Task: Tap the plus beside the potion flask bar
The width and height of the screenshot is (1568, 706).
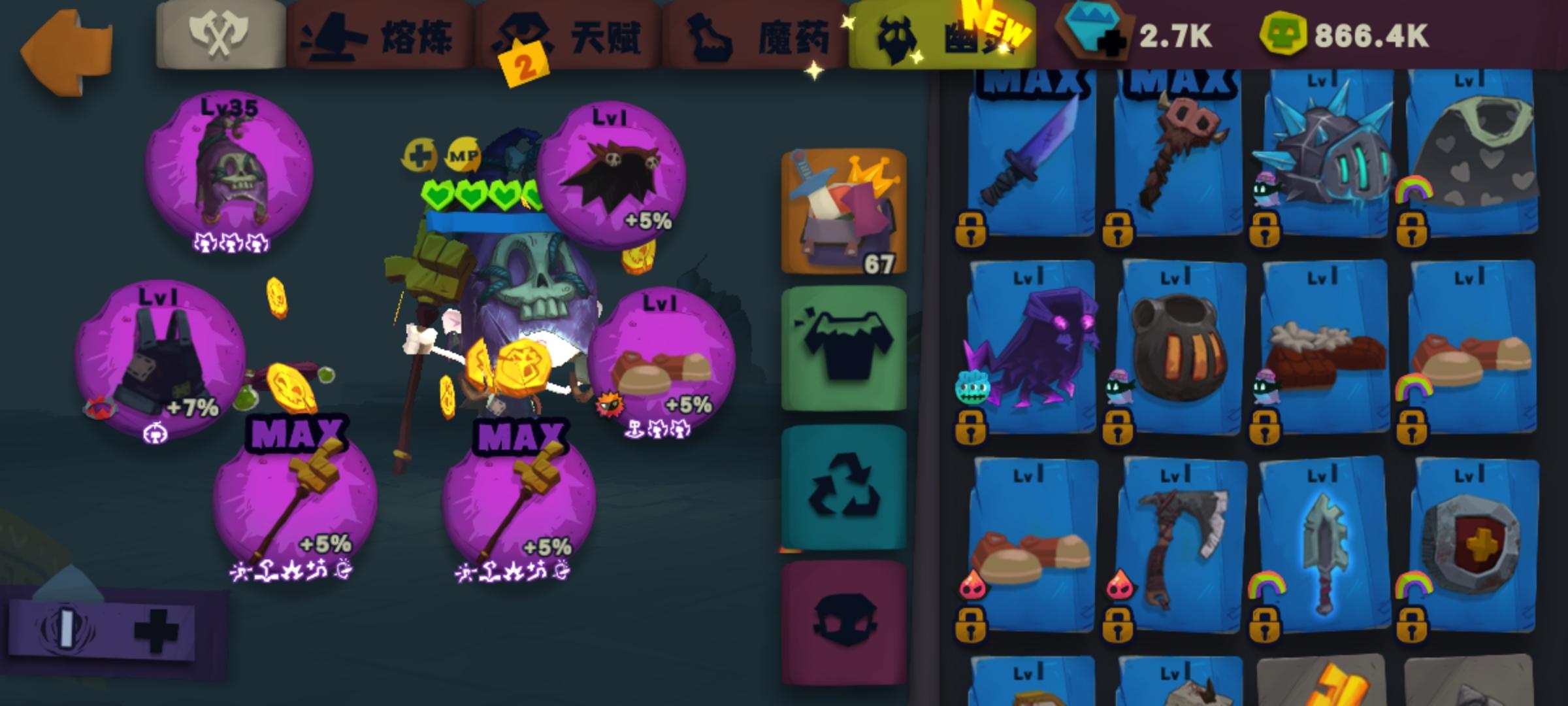Action: pos(150,629)
